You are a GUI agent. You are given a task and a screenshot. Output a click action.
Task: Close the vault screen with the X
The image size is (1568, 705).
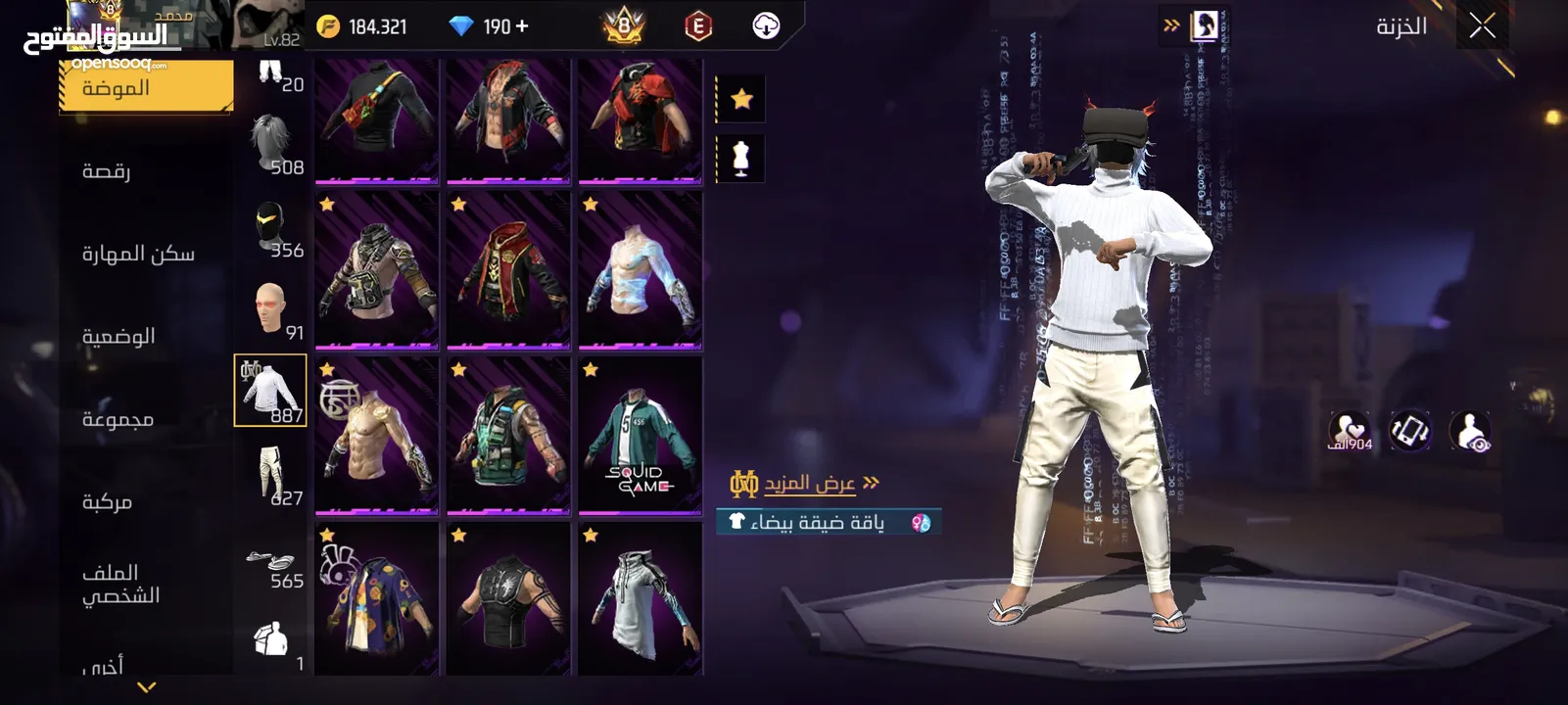tap(1482, 26)
